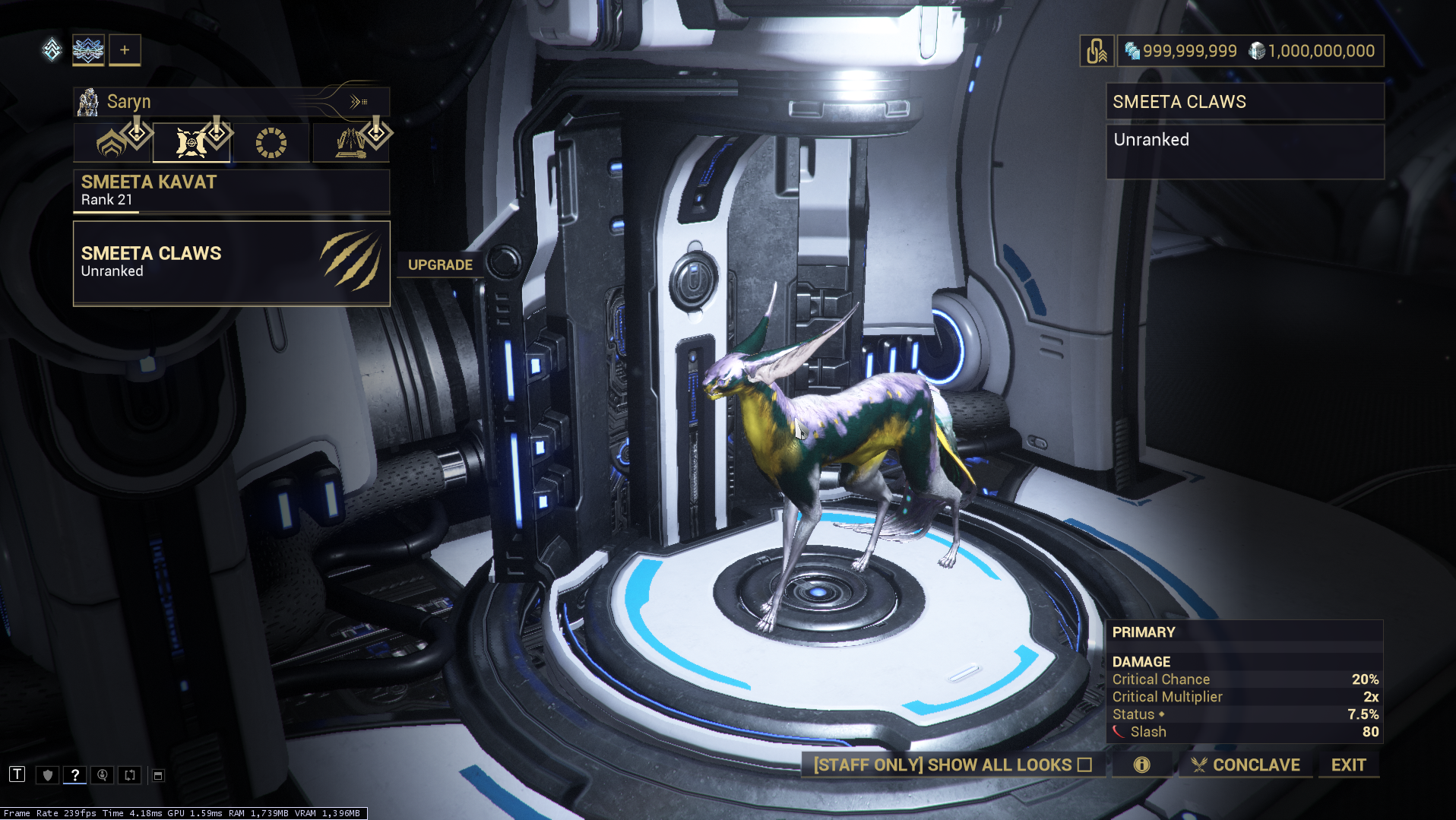Switch to the Archwing vehicle tab
This screenshot has width=1456, height=820.
click(x=350, y=143)
